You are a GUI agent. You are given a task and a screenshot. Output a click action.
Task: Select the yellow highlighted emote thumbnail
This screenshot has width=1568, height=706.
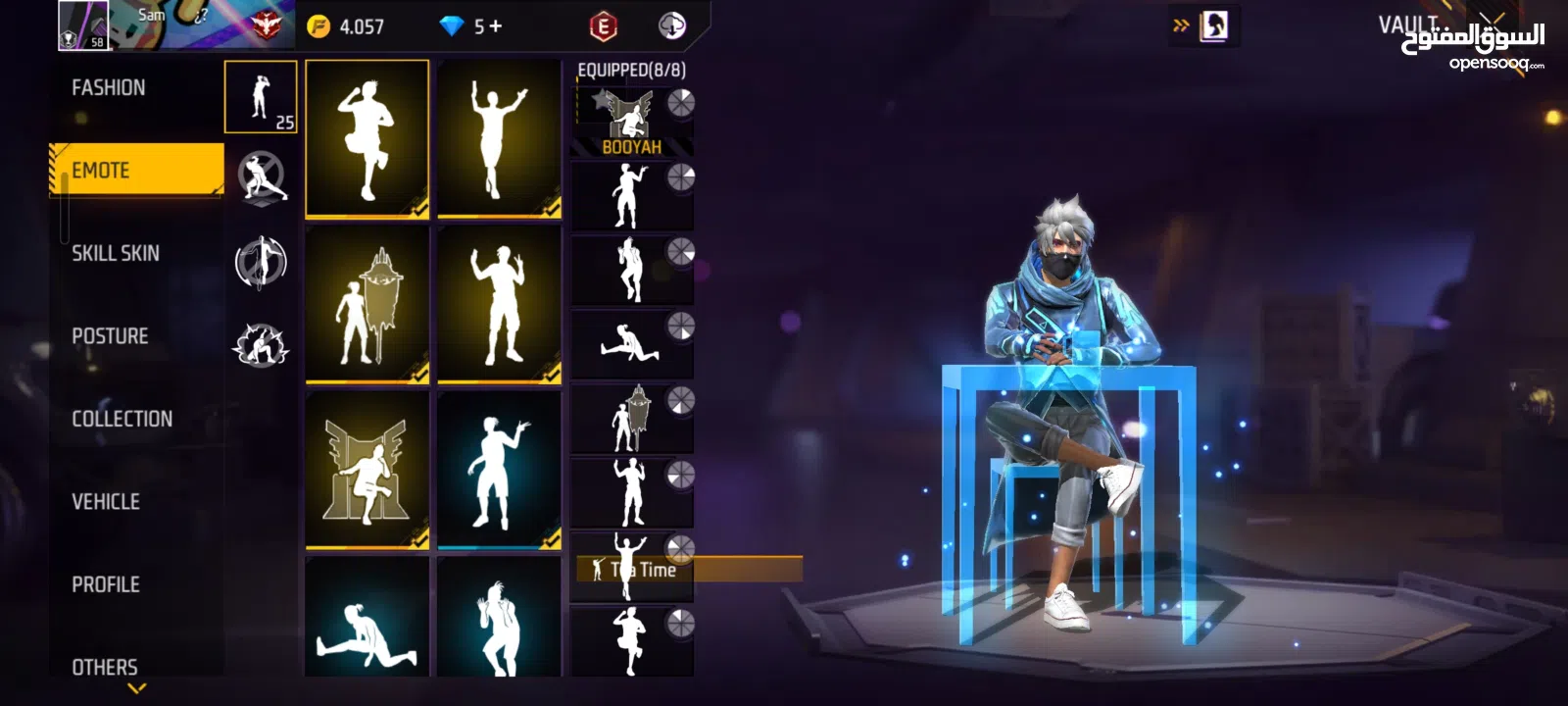click(x=367, y=137)
